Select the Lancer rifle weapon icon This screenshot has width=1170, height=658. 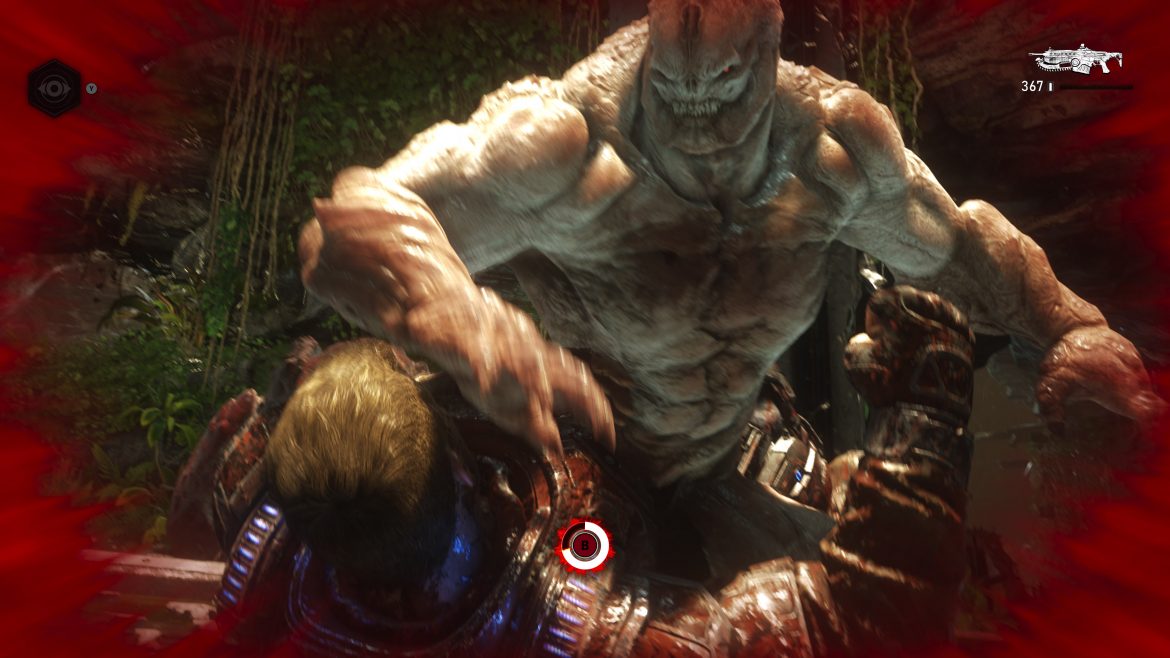tap(1074, 59)
